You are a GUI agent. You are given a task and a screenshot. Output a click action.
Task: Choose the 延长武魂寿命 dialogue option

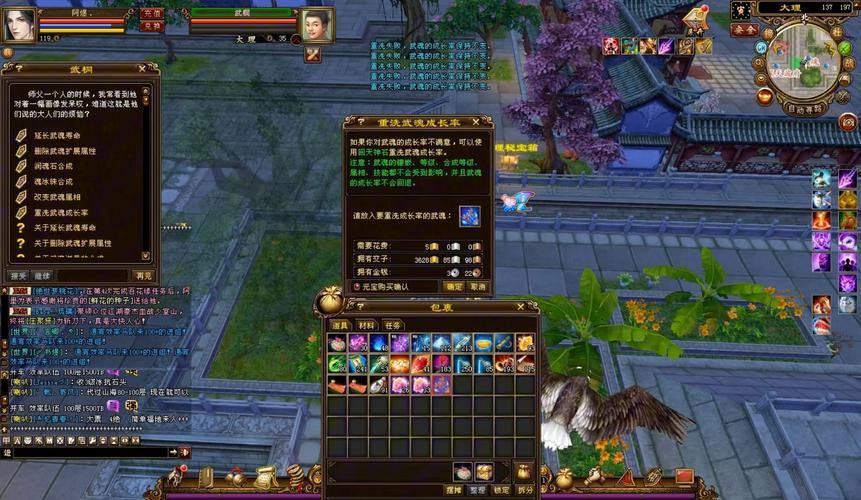click(60, 135)
